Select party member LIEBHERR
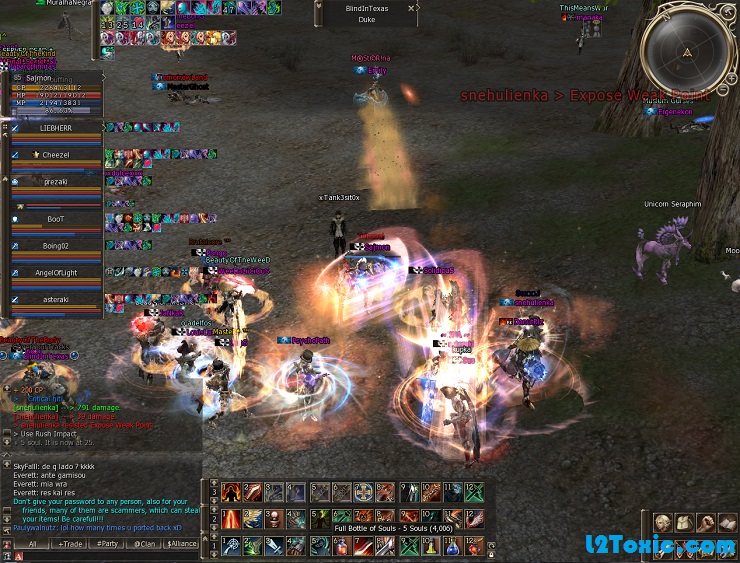The image size is (740, 563). (x=56, y=129)
